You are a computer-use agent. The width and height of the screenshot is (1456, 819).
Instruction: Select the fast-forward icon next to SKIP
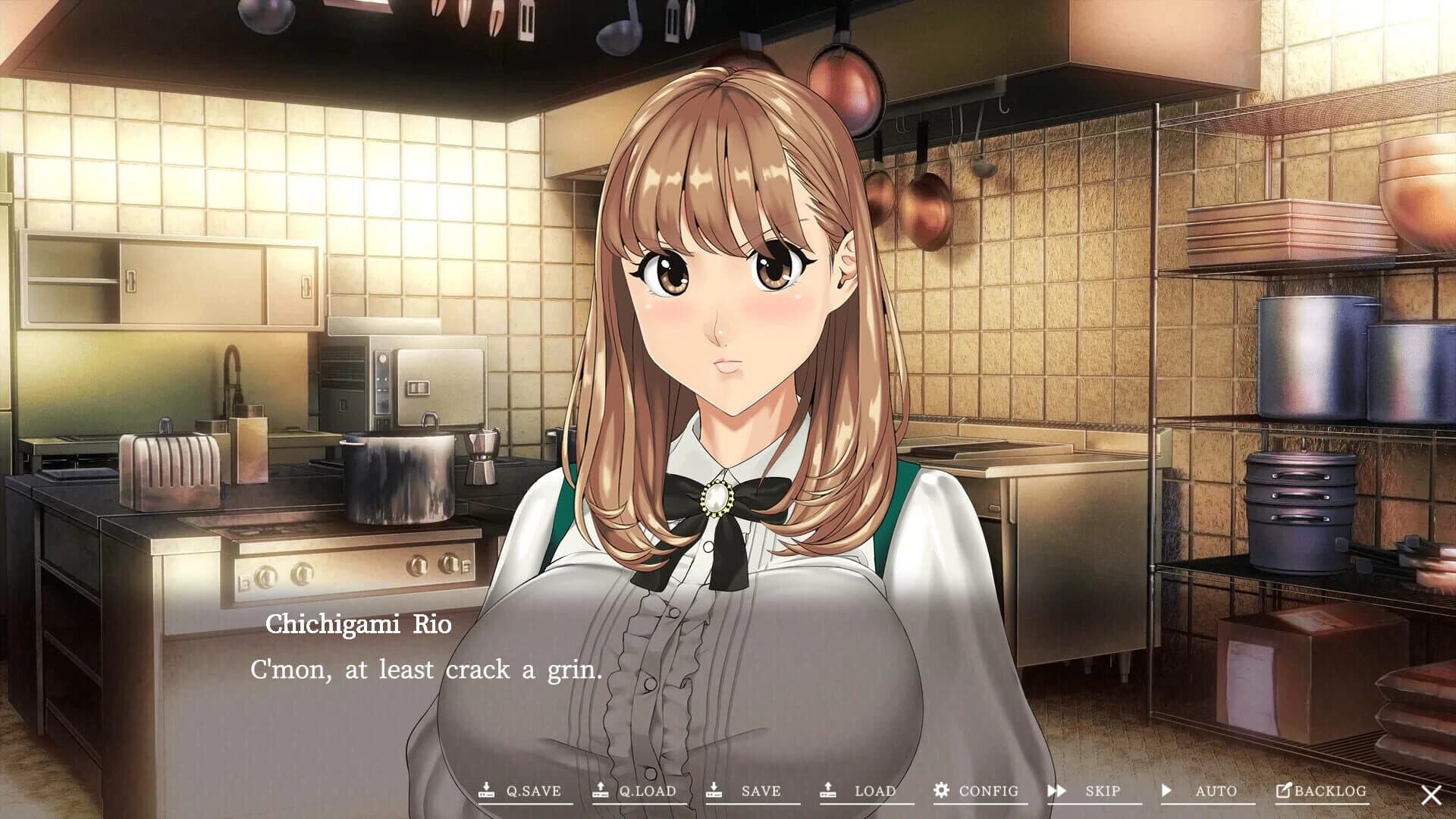point(1055,791)
